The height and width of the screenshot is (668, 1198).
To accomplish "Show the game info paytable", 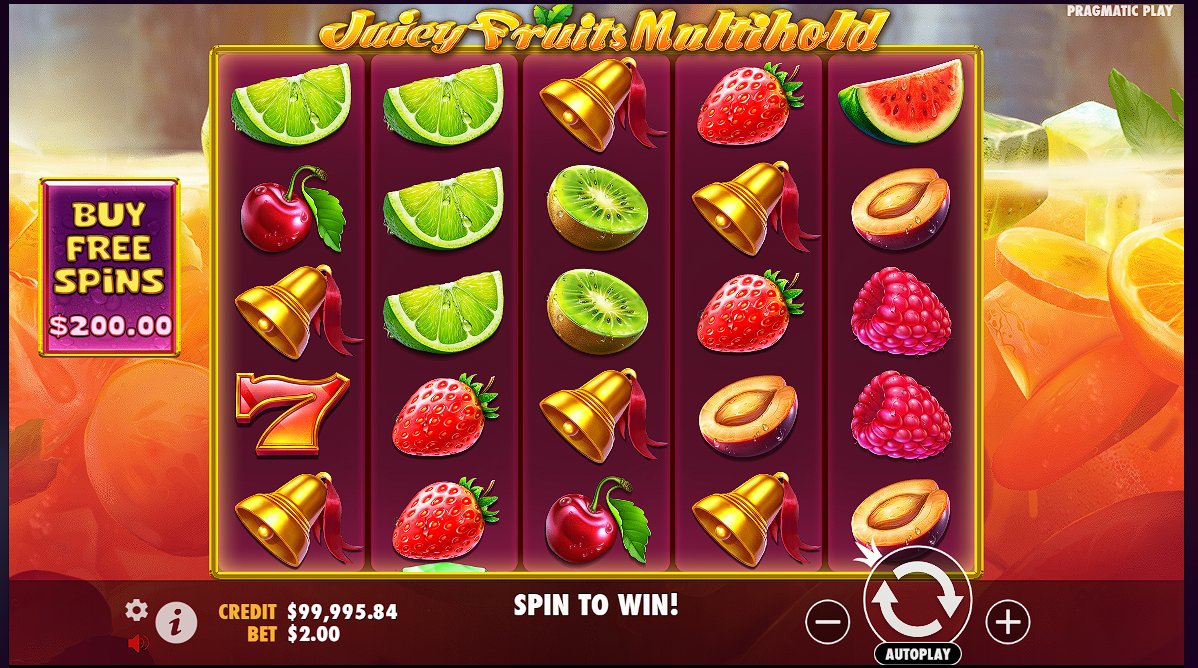I will [x=176, y=623].
